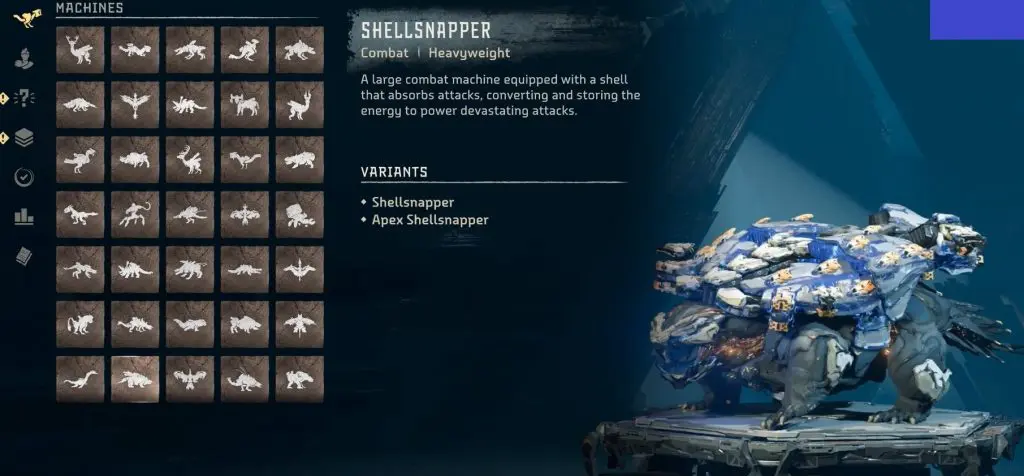Choose the Apex Shellsnapper variant
The image size is (1024, 476).
(x=429, y=220)
